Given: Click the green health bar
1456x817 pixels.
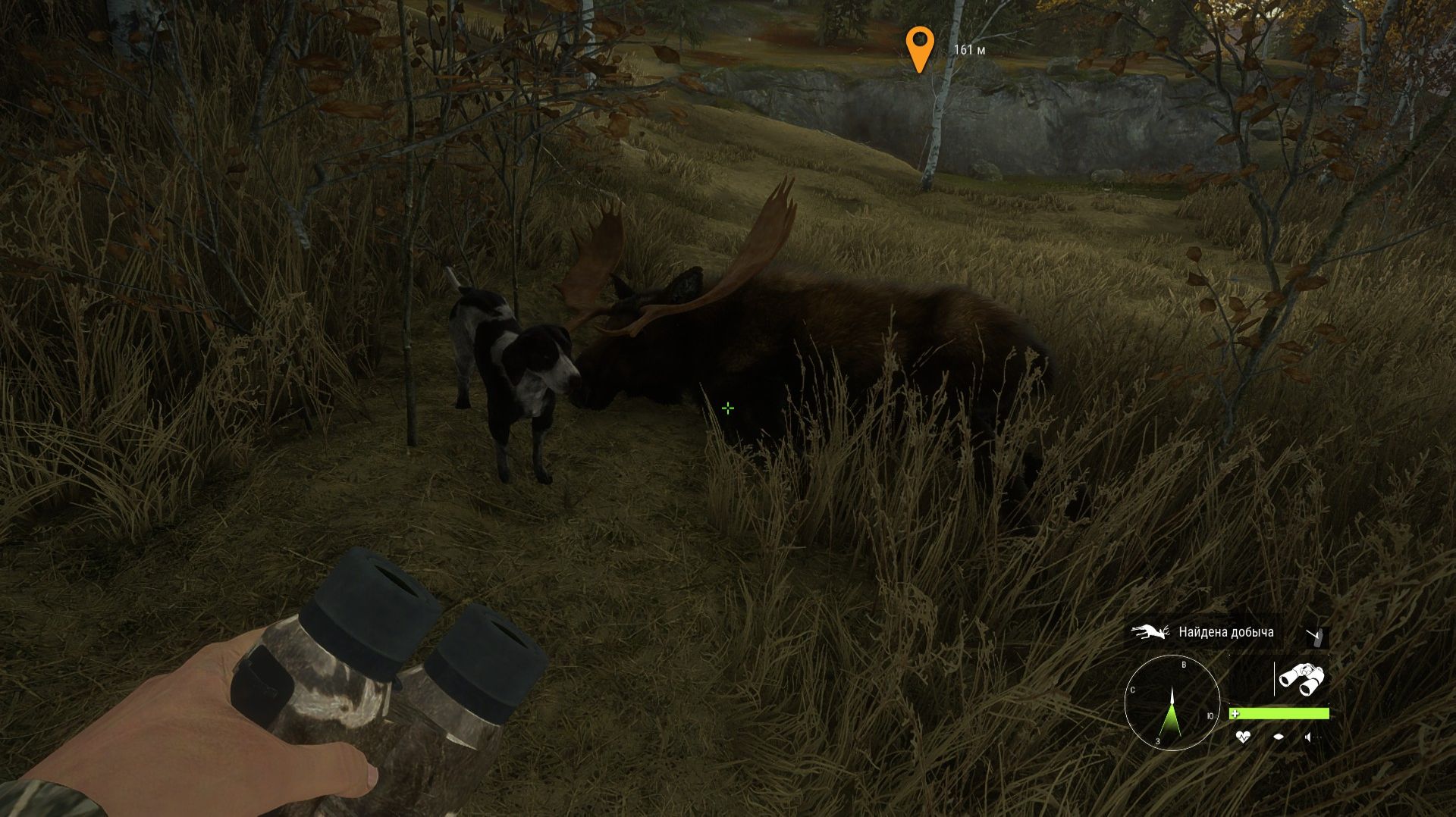Looking at the screenshot, I should [x=1282, y=714].
